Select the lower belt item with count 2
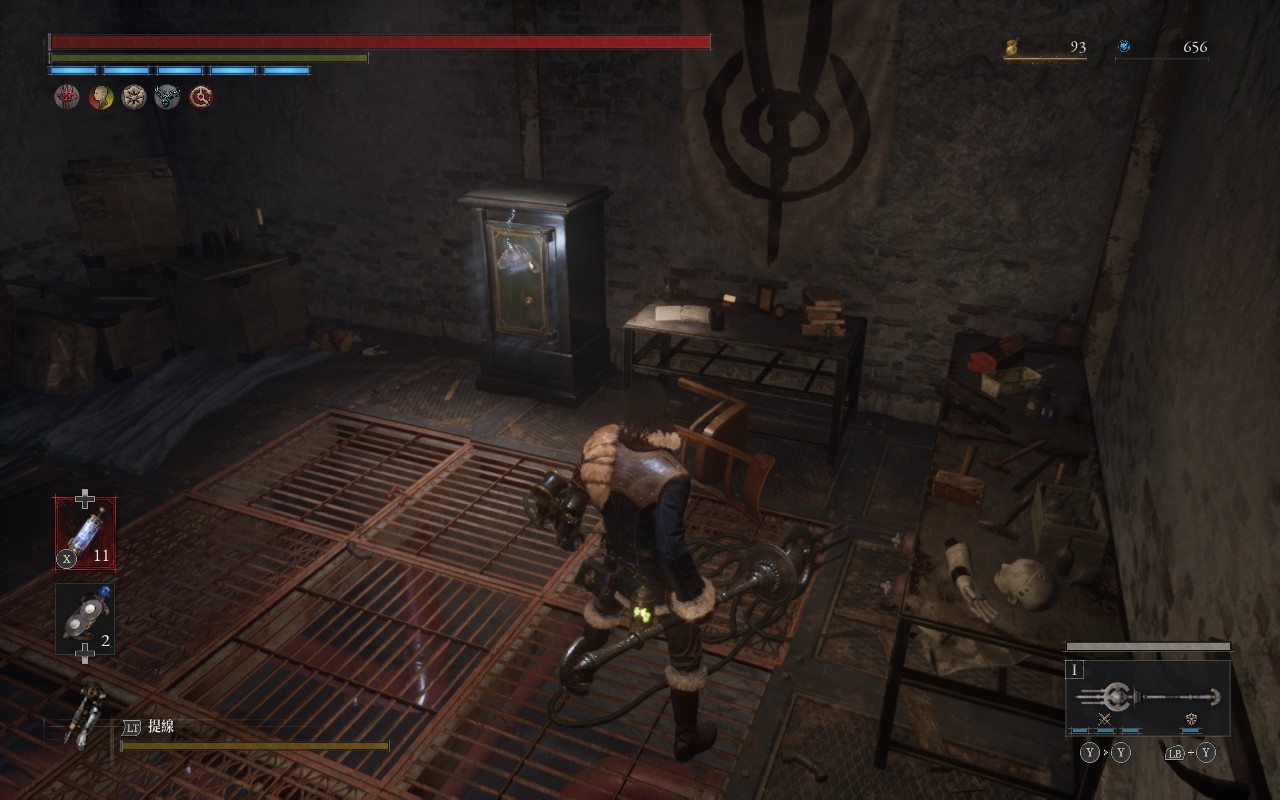The image size is (1280, 800). pyautogui.click(x=85, y=620)
